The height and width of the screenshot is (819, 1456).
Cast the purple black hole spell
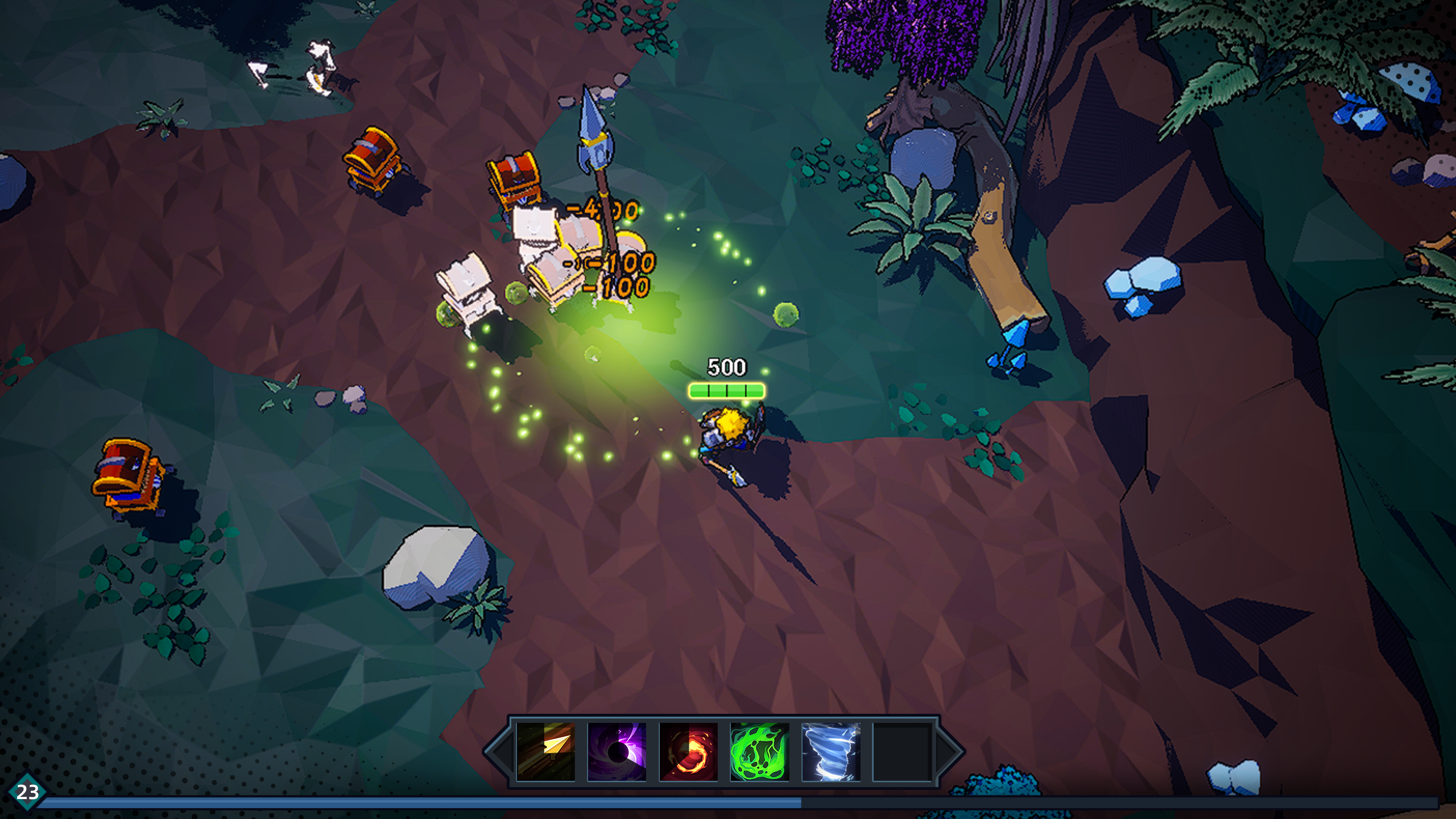(x=617, y=751)
